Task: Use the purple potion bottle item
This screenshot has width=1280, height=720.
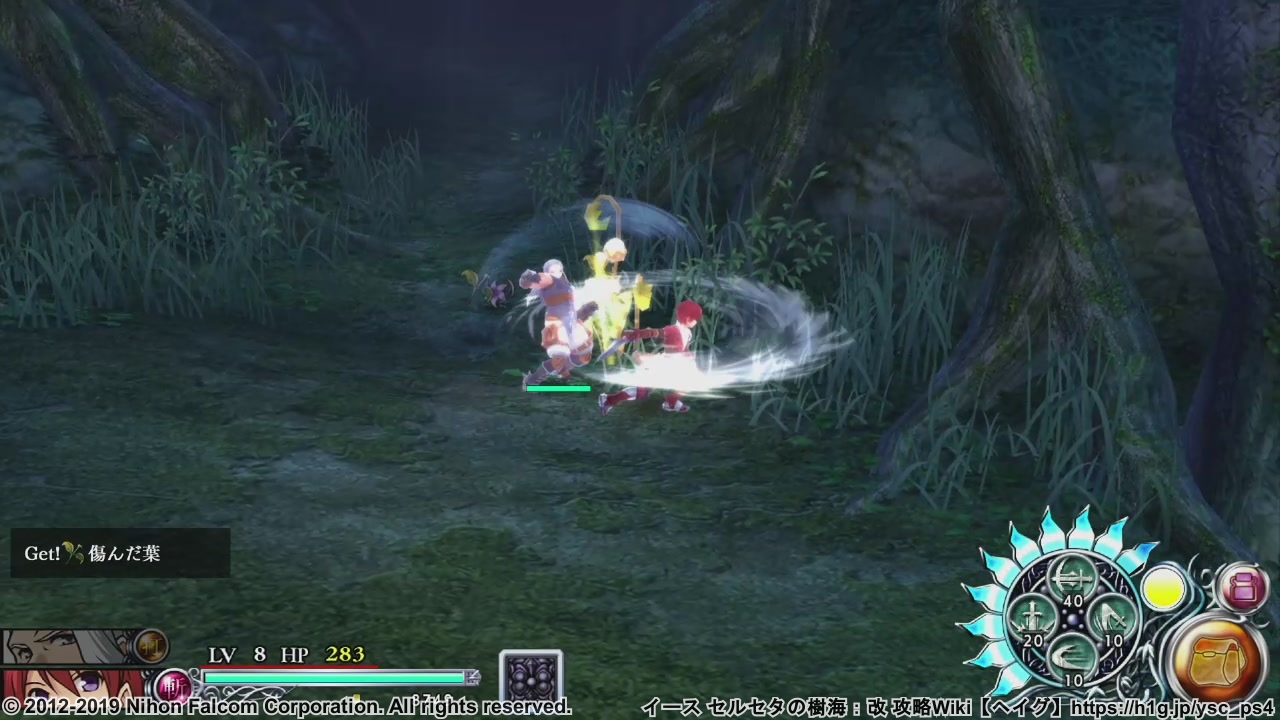Action: tap(1243, 588)
